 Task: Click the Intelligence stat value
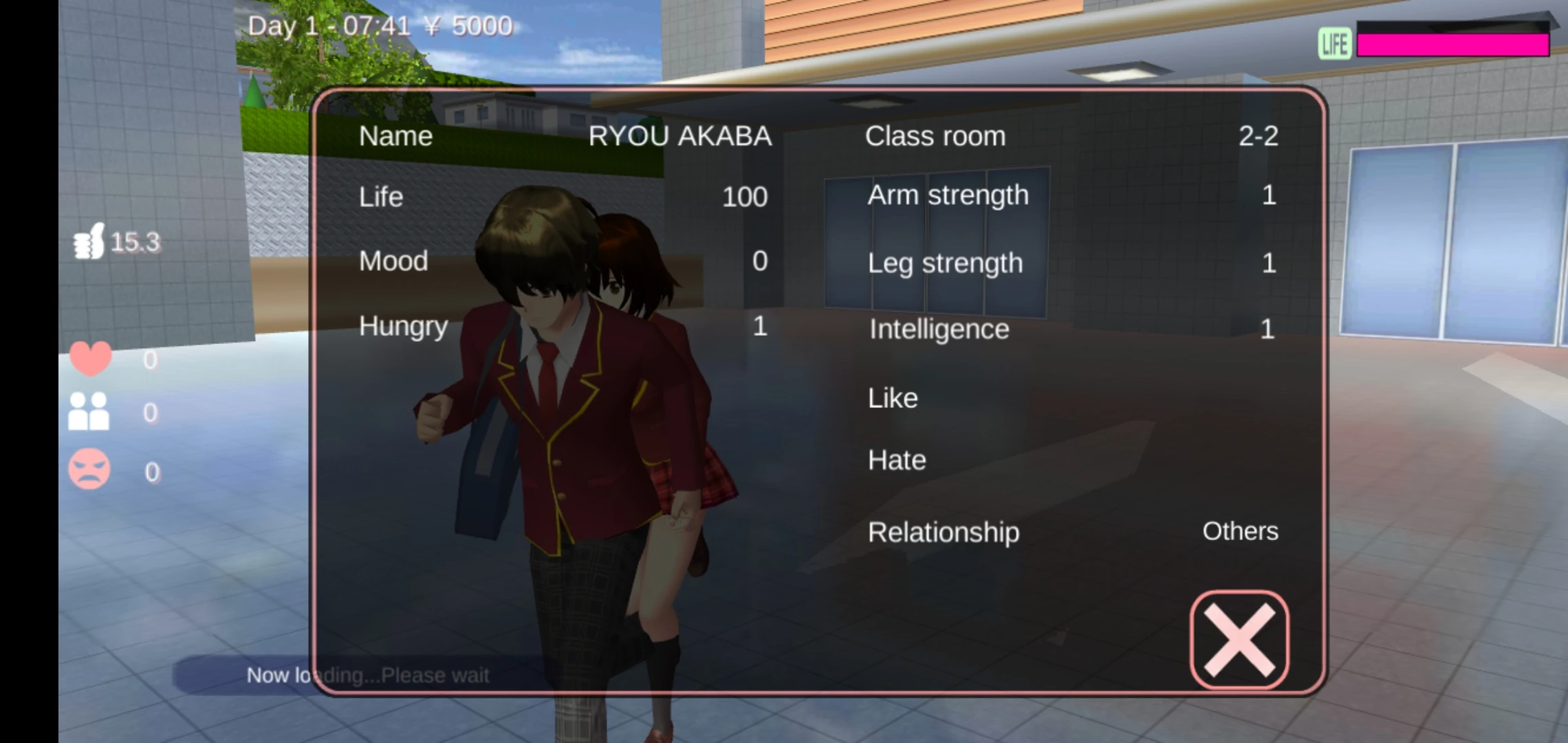tap(1269, 329)
